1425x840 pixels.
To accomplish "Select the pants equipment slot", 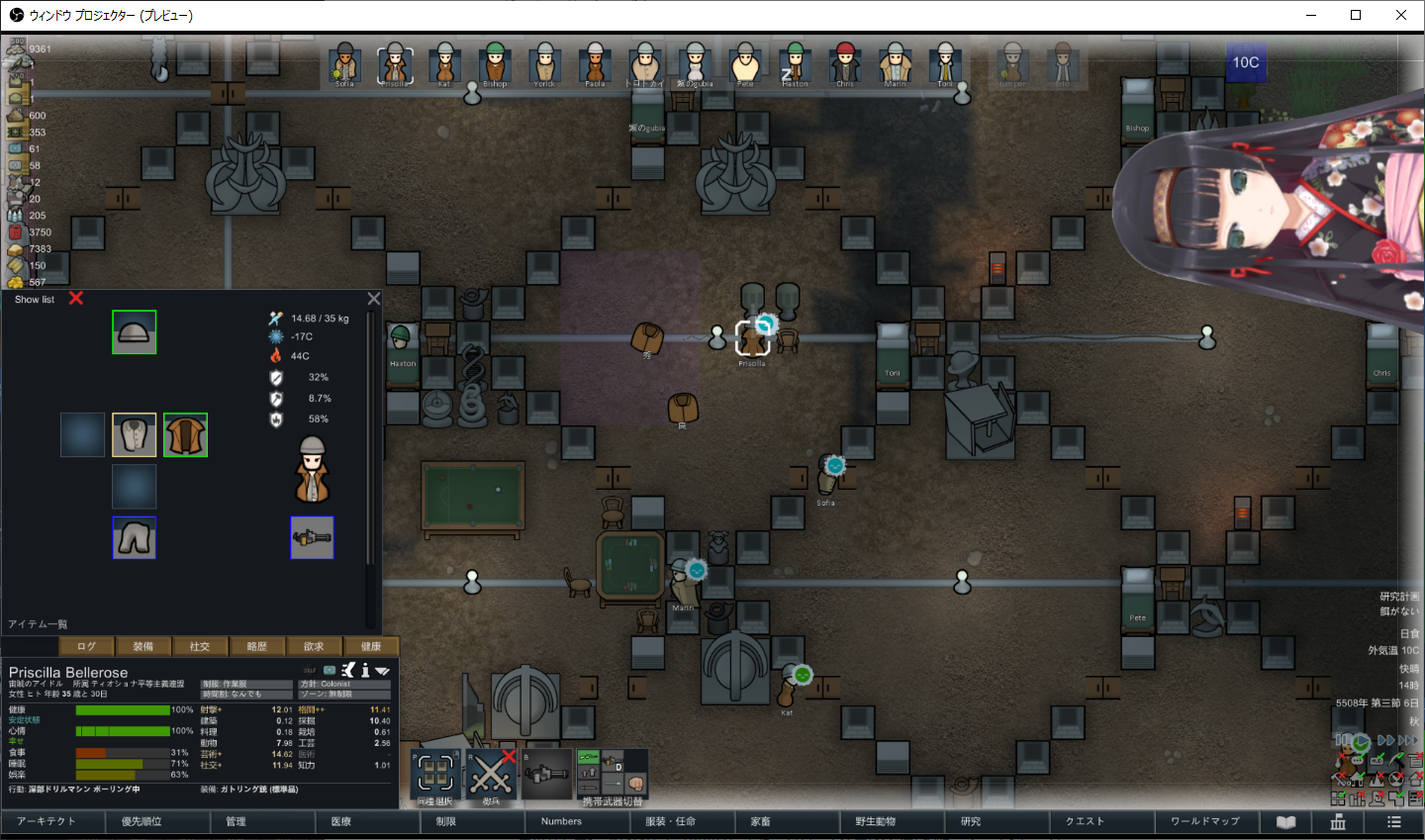I will (134, 537).
